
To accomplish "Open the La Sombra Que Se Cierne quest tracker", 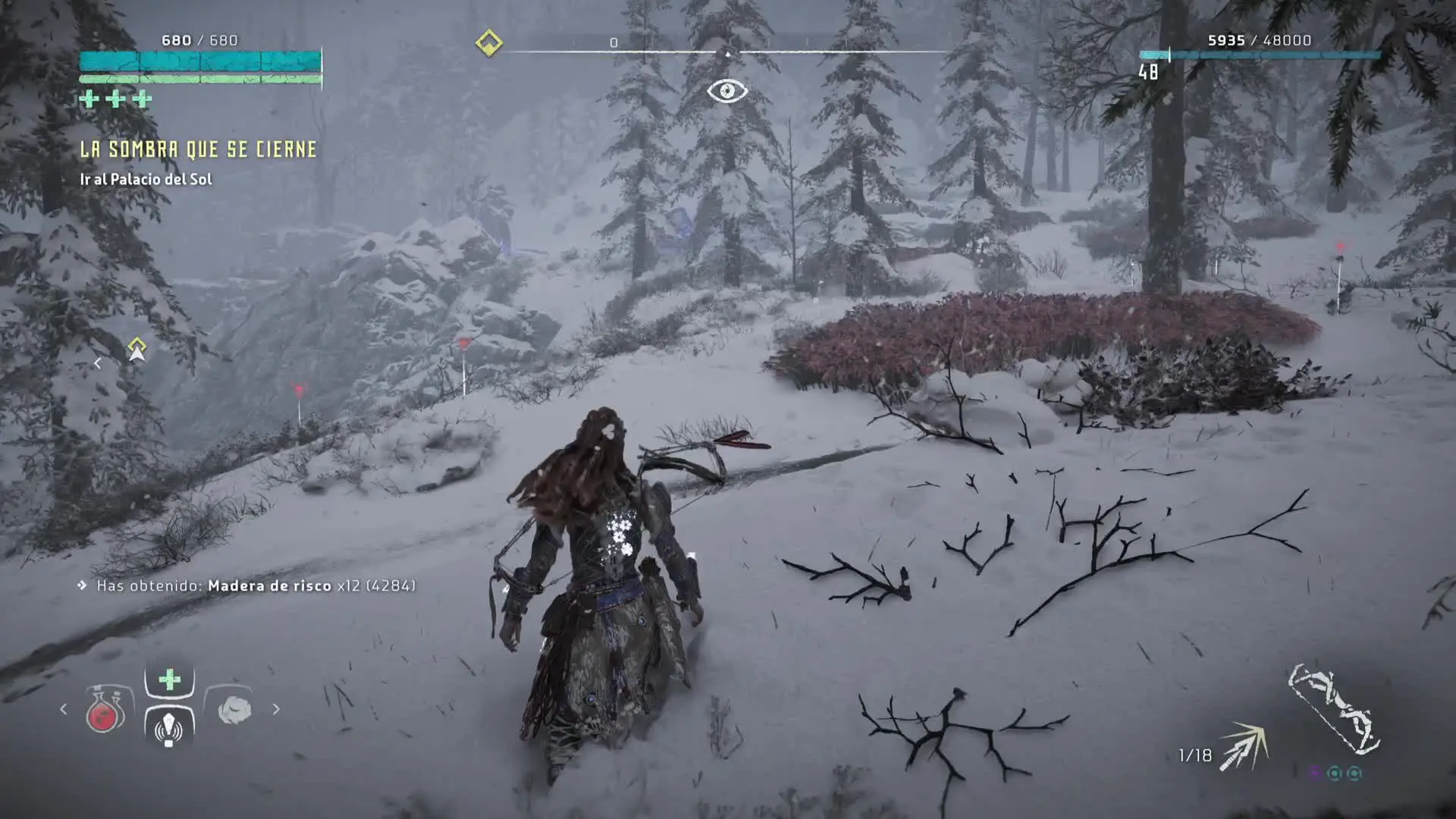I will point(199,149).
